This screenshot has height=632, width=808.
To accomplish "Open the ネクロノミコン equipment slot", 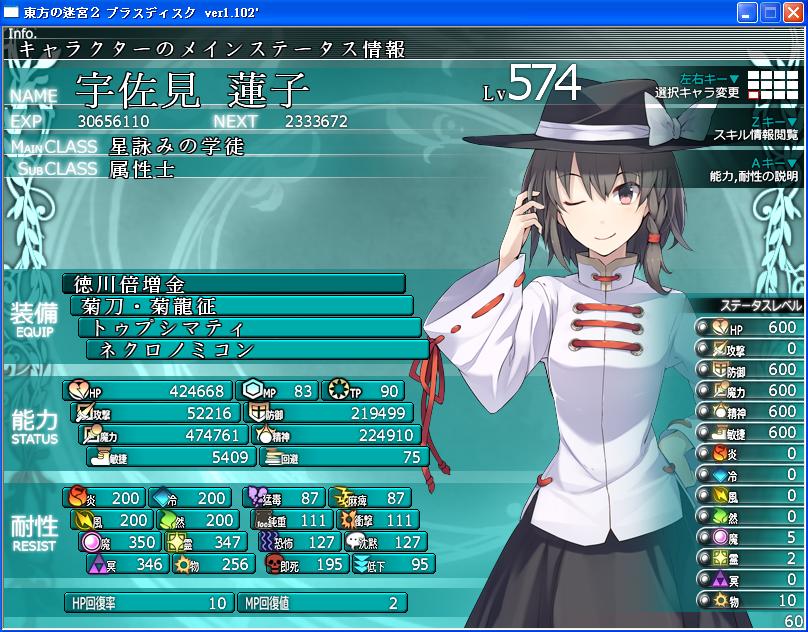I will click(257, 350).
